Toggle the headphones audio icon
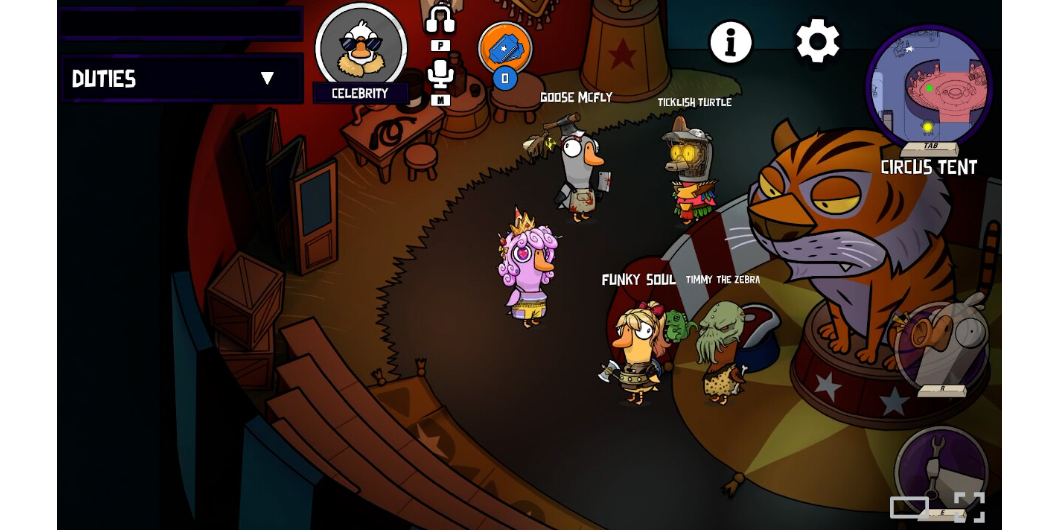The width and height of the screenshot is (1060, 530). [x=440, y=21]
